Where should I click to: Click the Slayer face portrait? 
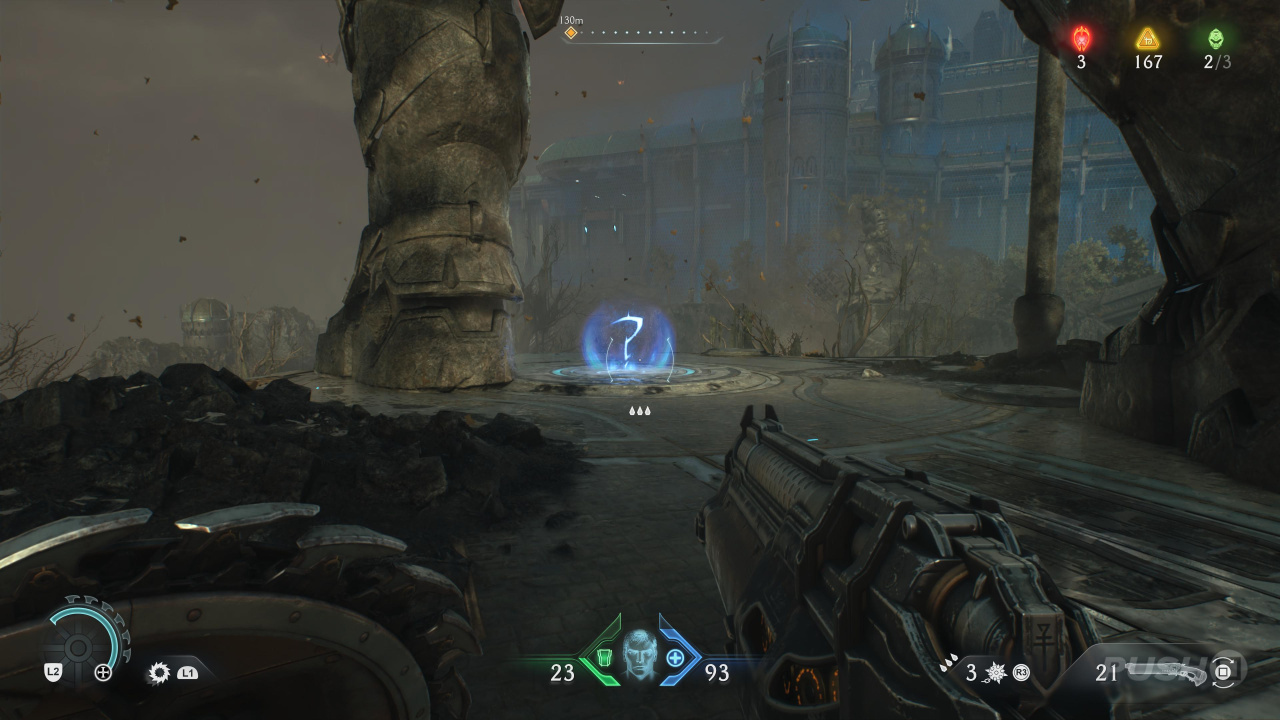639,656
